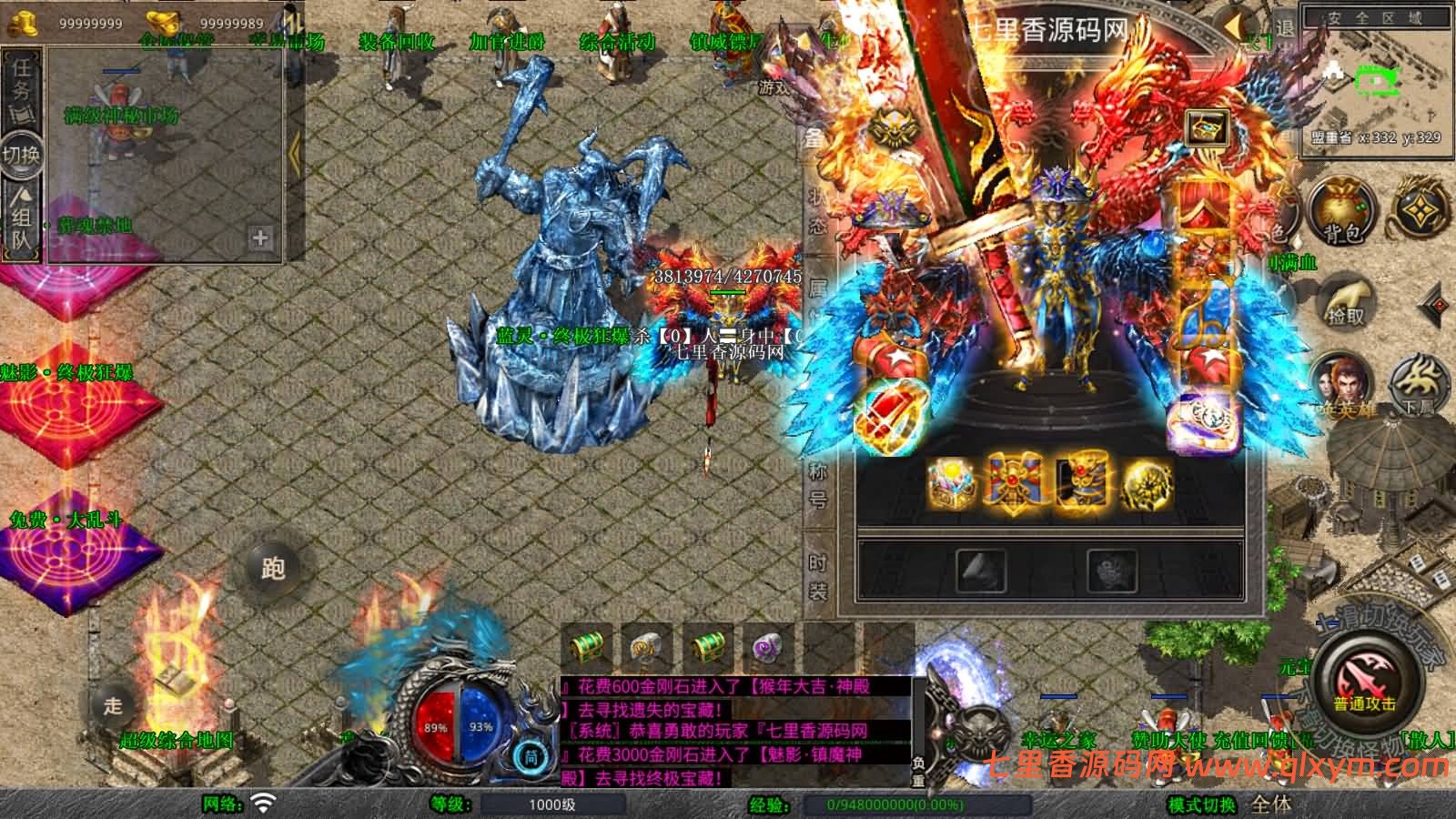Expand the minimap using the plus button
The width and height of the screenshot is (1456, 819).
click(262, 237)
